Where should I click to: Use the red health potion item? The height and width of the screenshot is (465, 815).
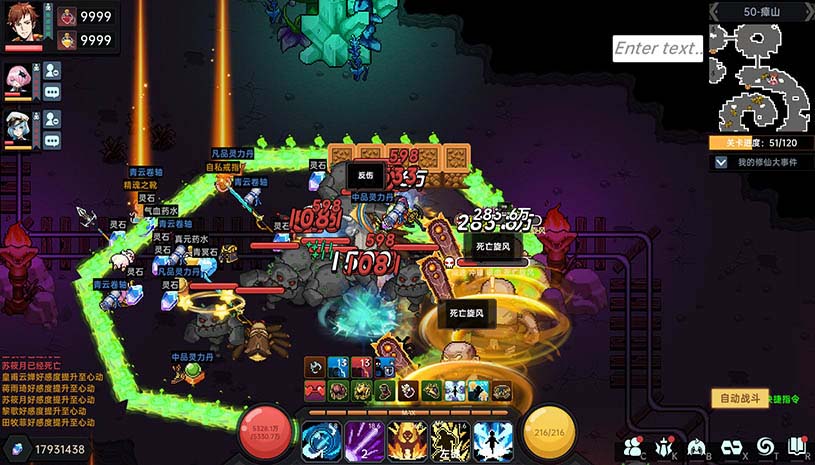pyautogui.click(x=67, y=16)
